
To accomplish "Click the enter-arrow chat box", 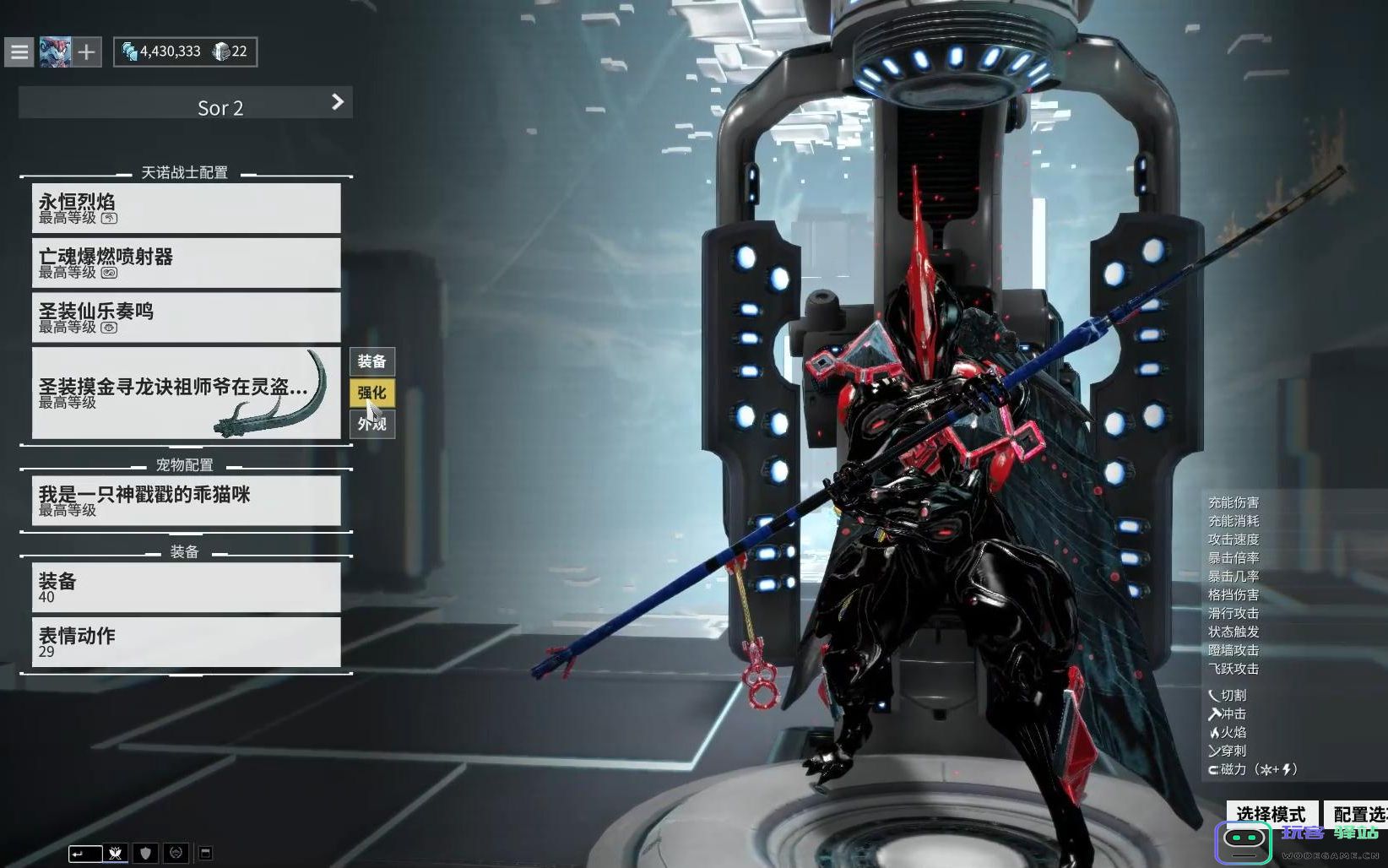I will (x=84, y=854).
